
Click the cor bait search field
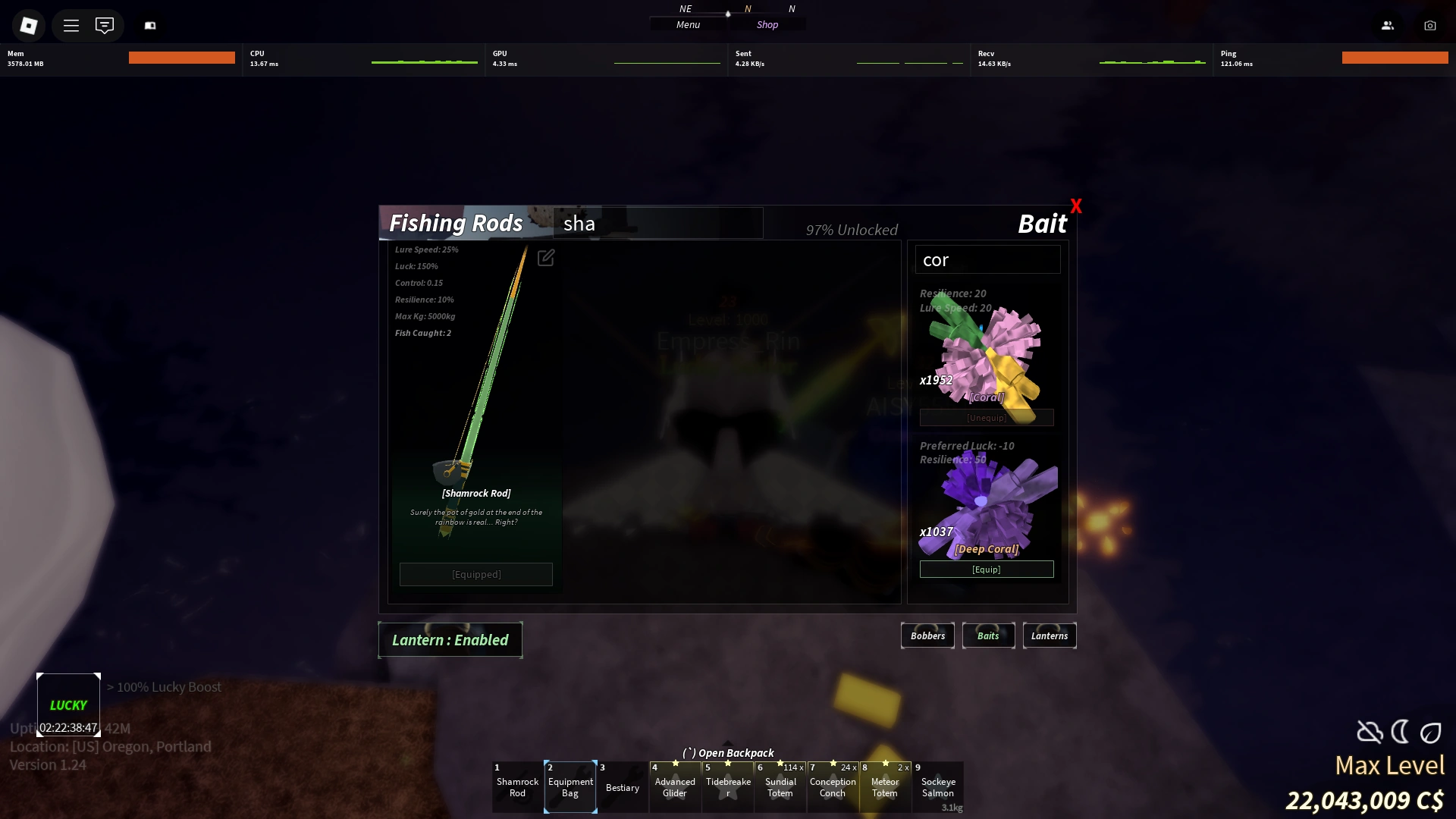(987, 259)
